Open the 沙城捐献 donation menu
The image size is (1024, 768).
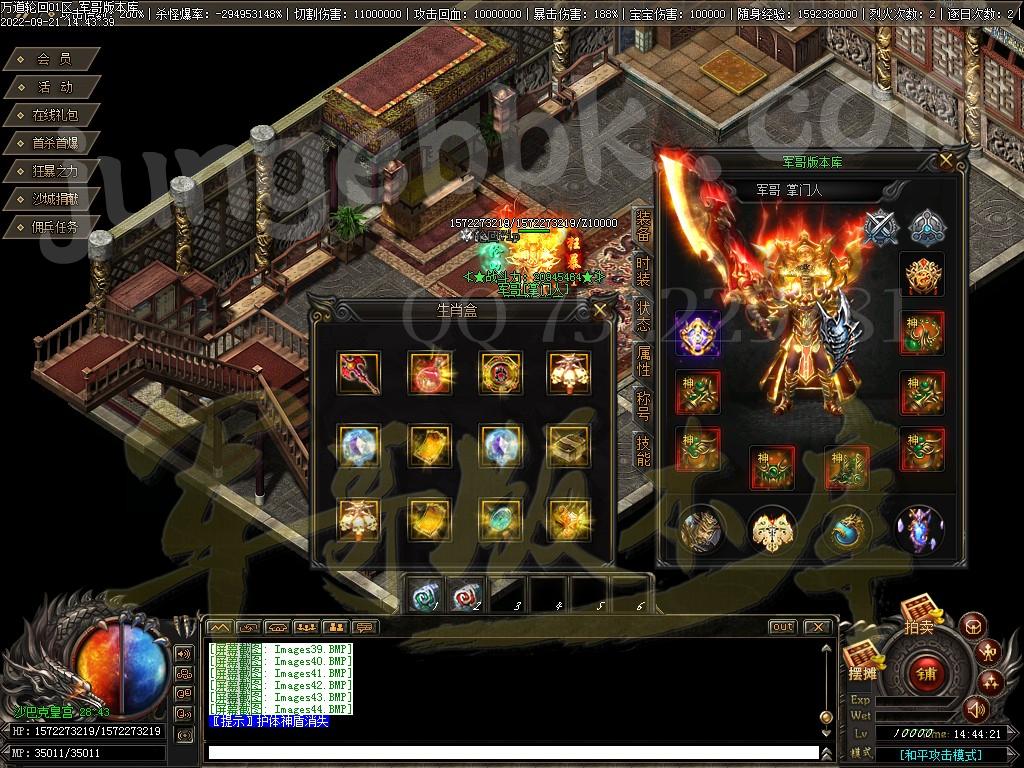(54, 199)
